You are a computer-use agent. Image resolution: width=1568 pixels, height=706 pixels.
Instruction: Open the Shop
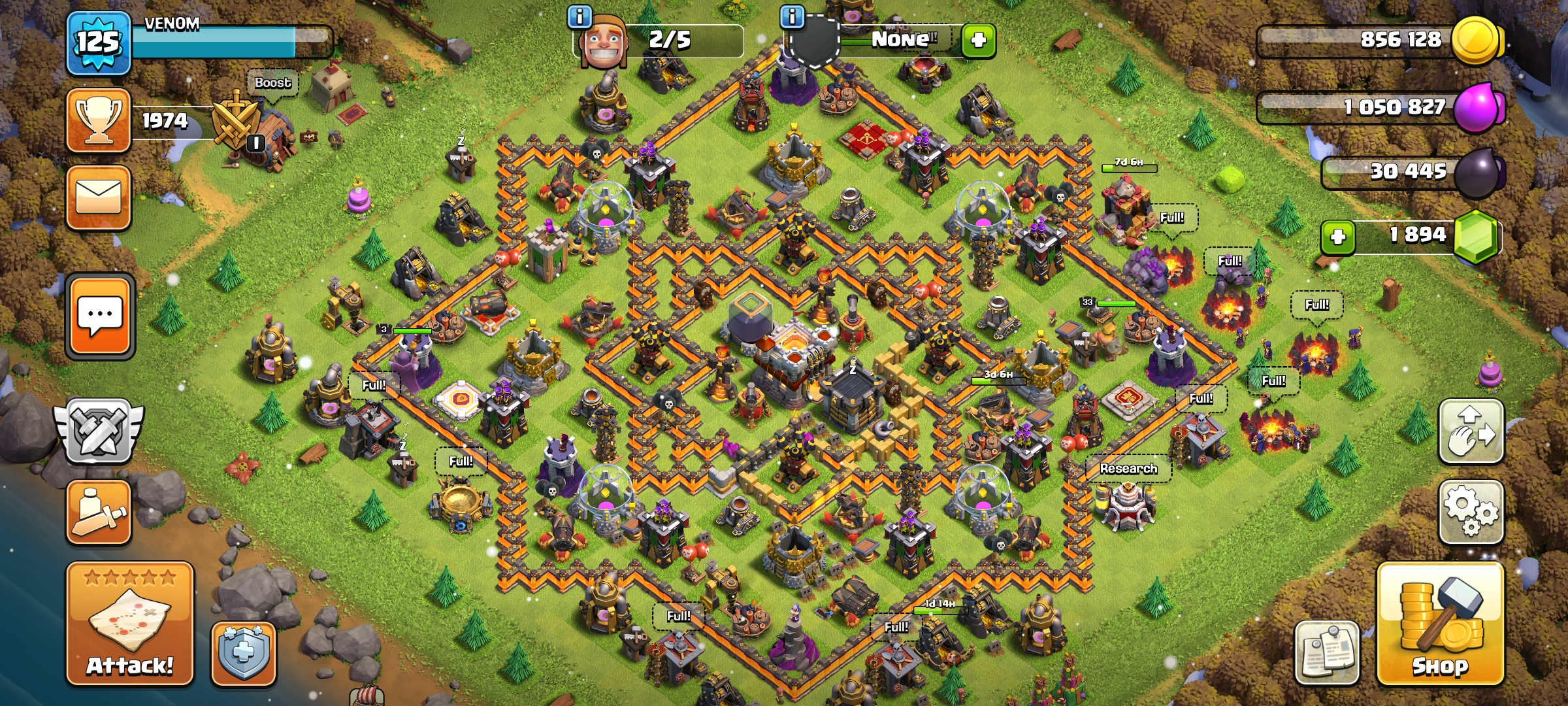[1441, 624]
